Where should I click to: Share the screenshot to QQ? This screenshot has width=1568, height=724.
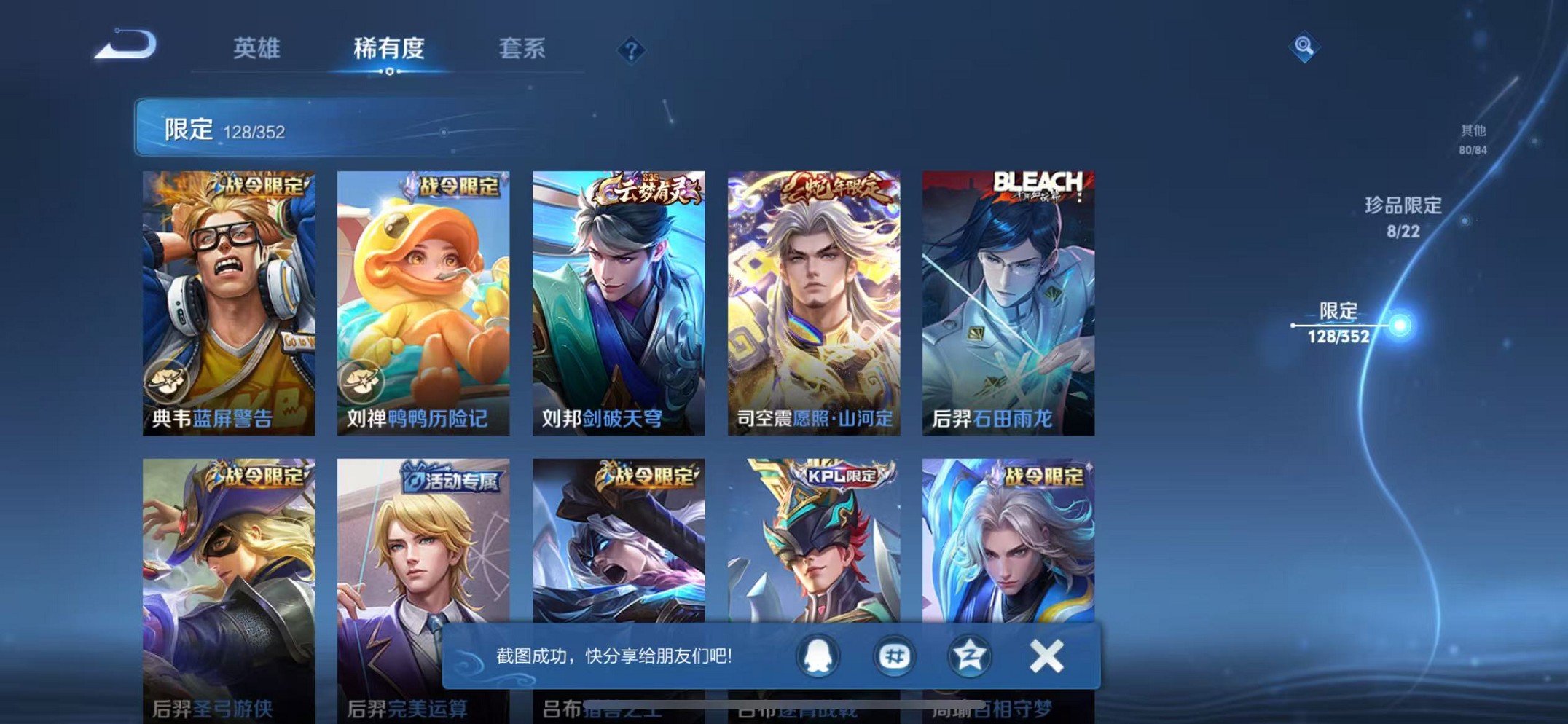817,655
